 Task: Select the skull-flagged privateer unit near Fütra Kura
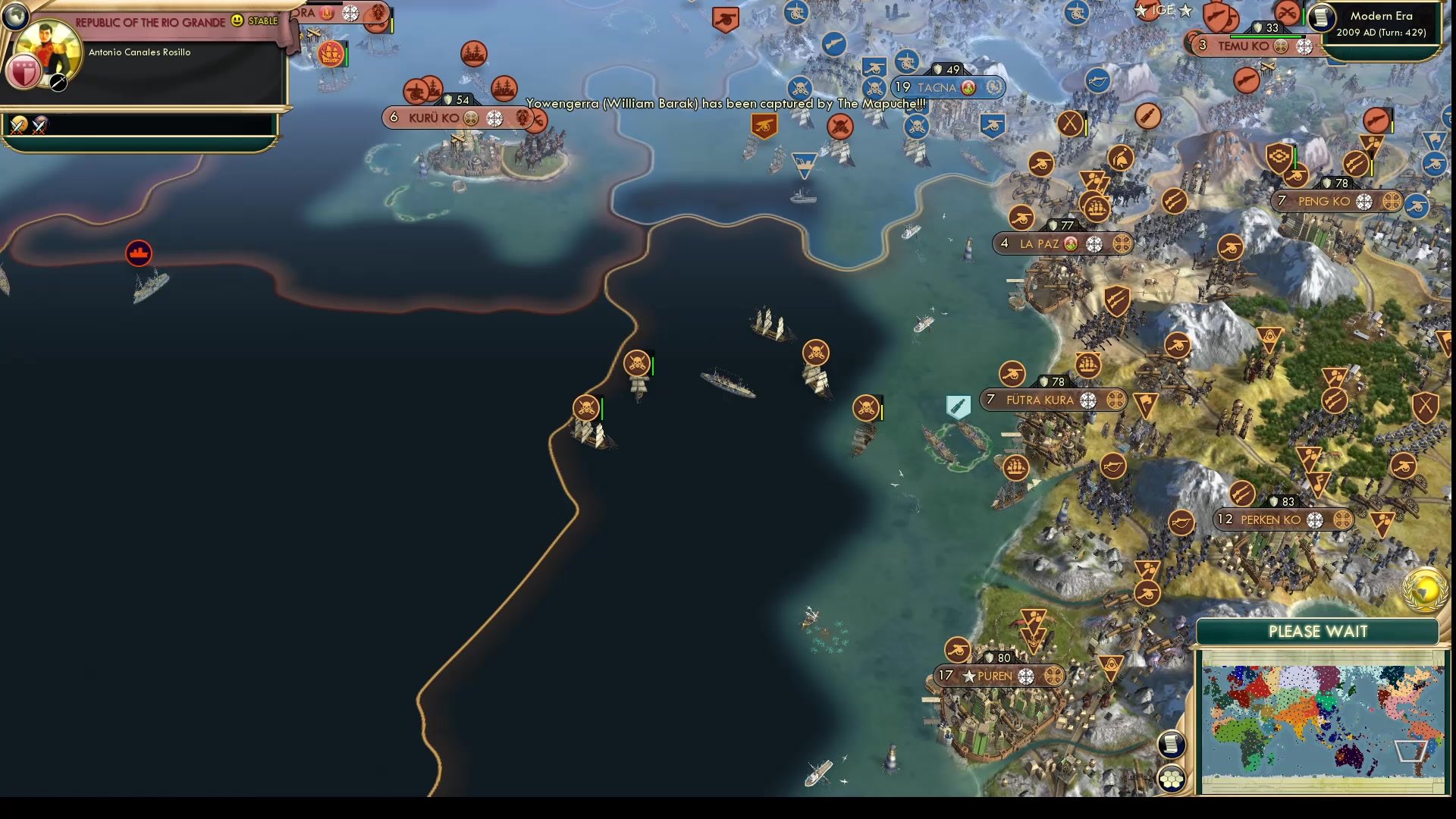tap(867, 409)
